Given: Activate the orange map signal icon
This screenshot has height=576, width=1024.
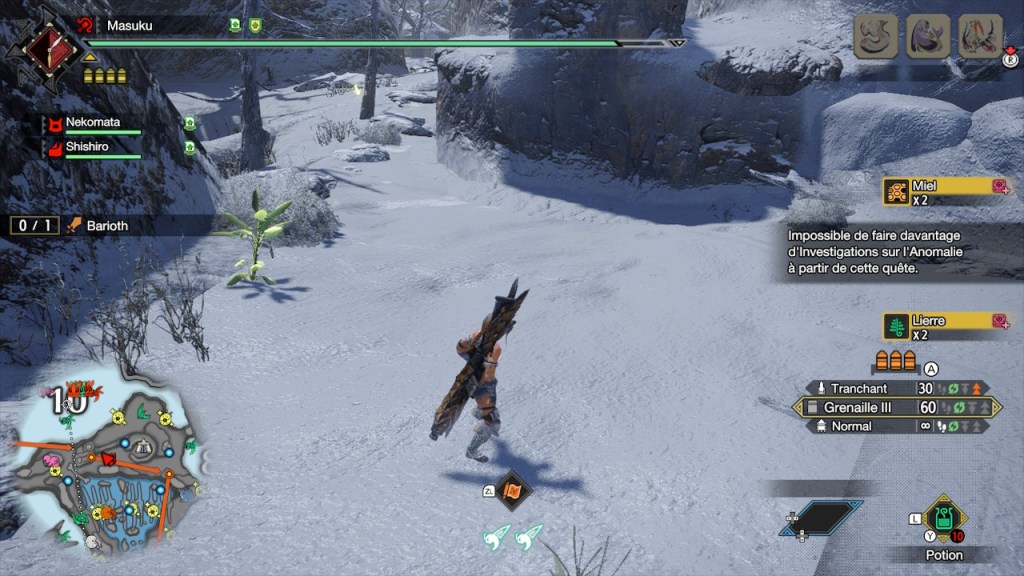Looking at the screenshot, I should pyautogui.click(x=512, y=490).
